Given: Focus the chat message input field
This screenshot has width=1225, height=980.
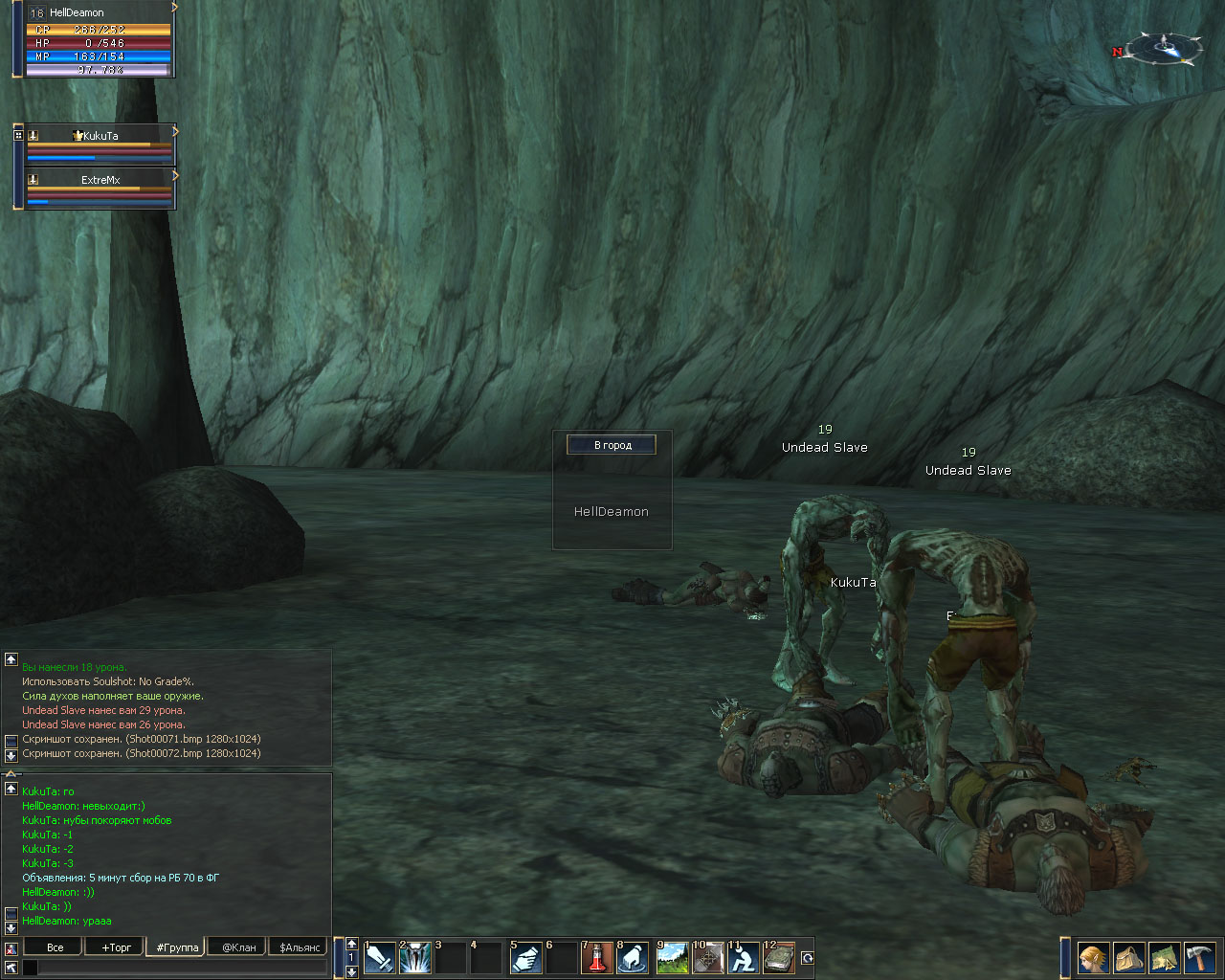Looking at the screenshot, I should 182,968.
